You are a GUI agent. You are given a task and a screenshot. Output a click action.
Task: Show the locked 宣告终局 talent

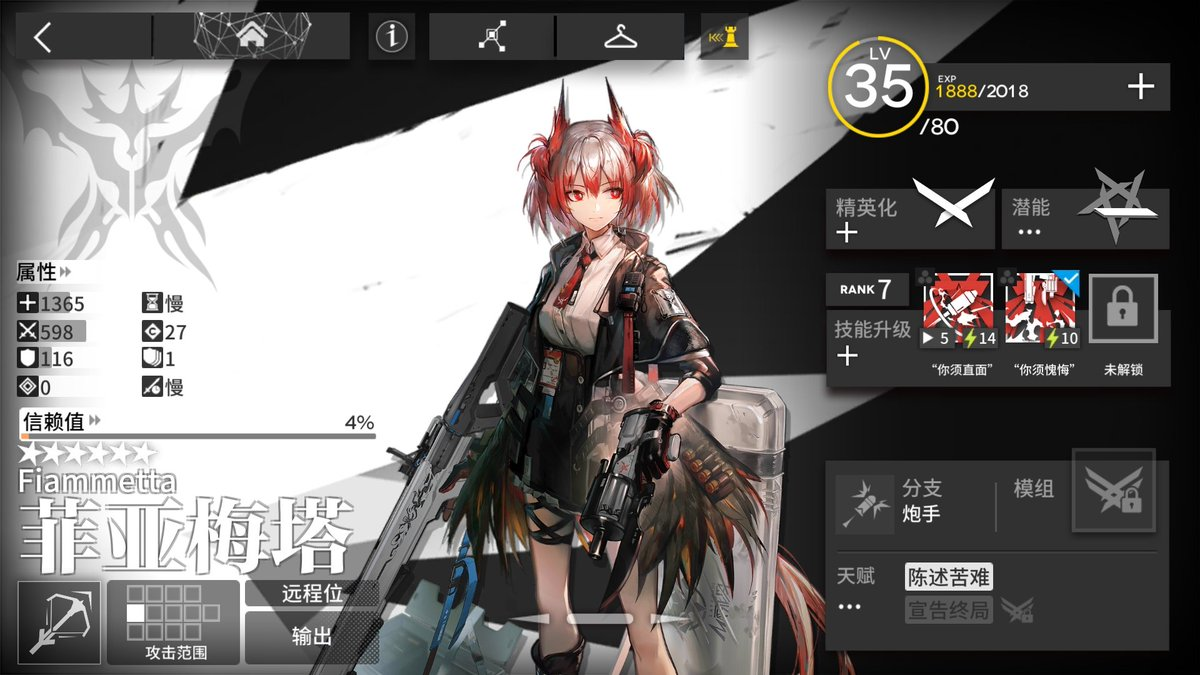950,609
